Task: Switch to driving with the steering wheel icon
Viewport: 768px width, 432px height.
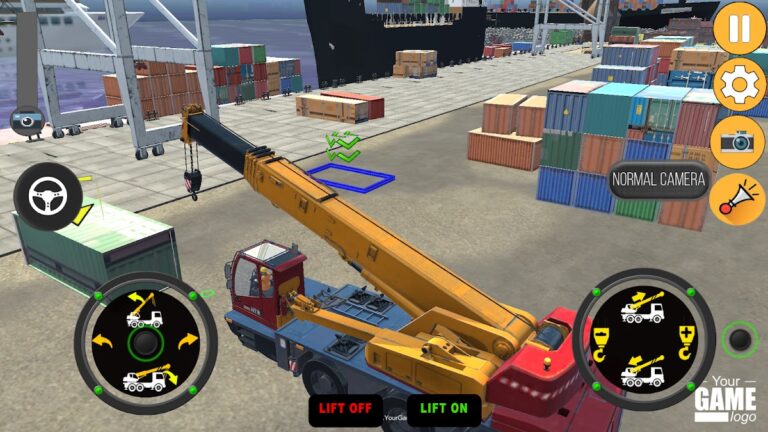Action: tap(47, 196)
